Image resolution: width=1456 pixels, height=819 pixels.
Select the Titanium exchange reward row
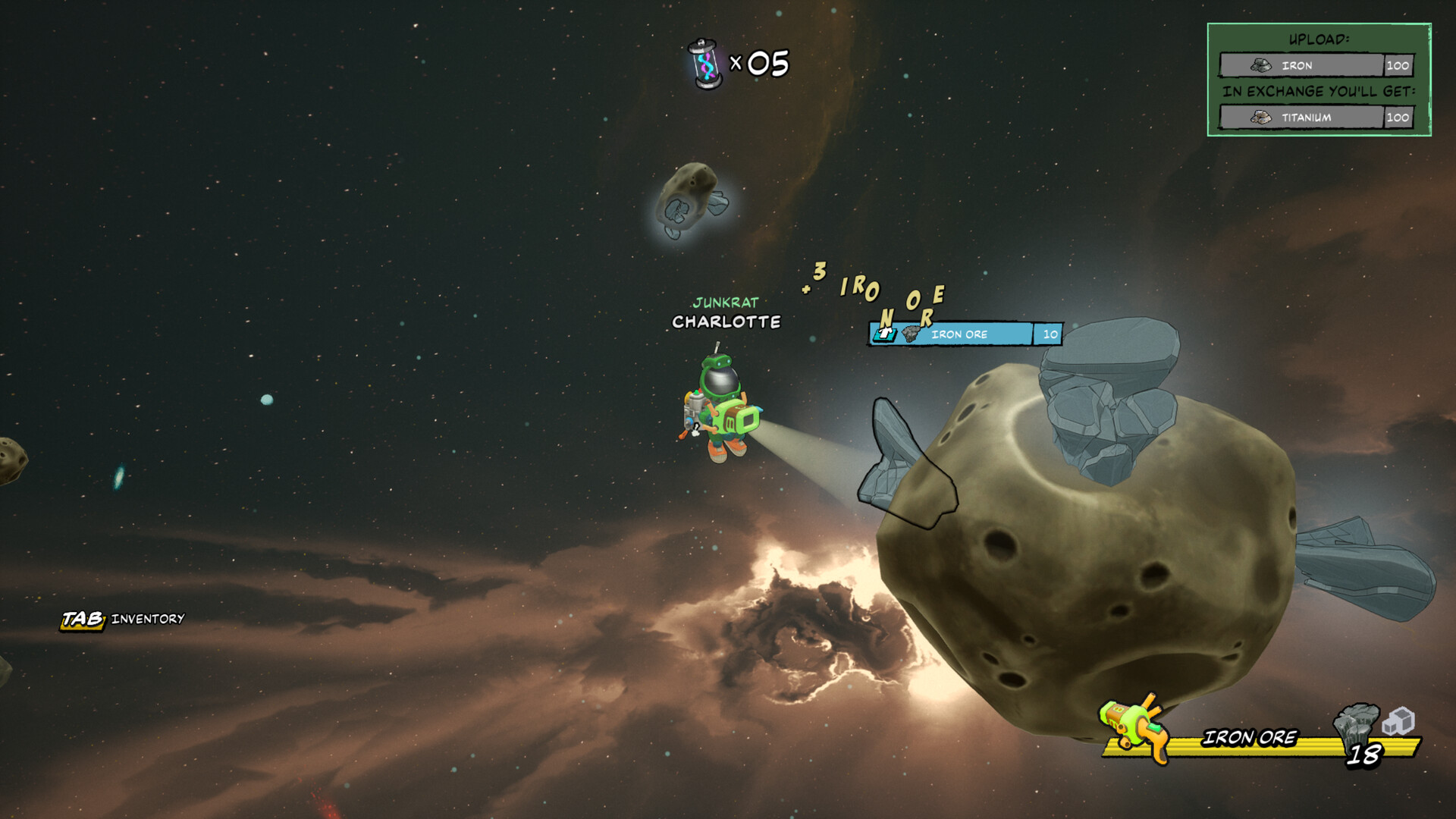point(1316,118)
